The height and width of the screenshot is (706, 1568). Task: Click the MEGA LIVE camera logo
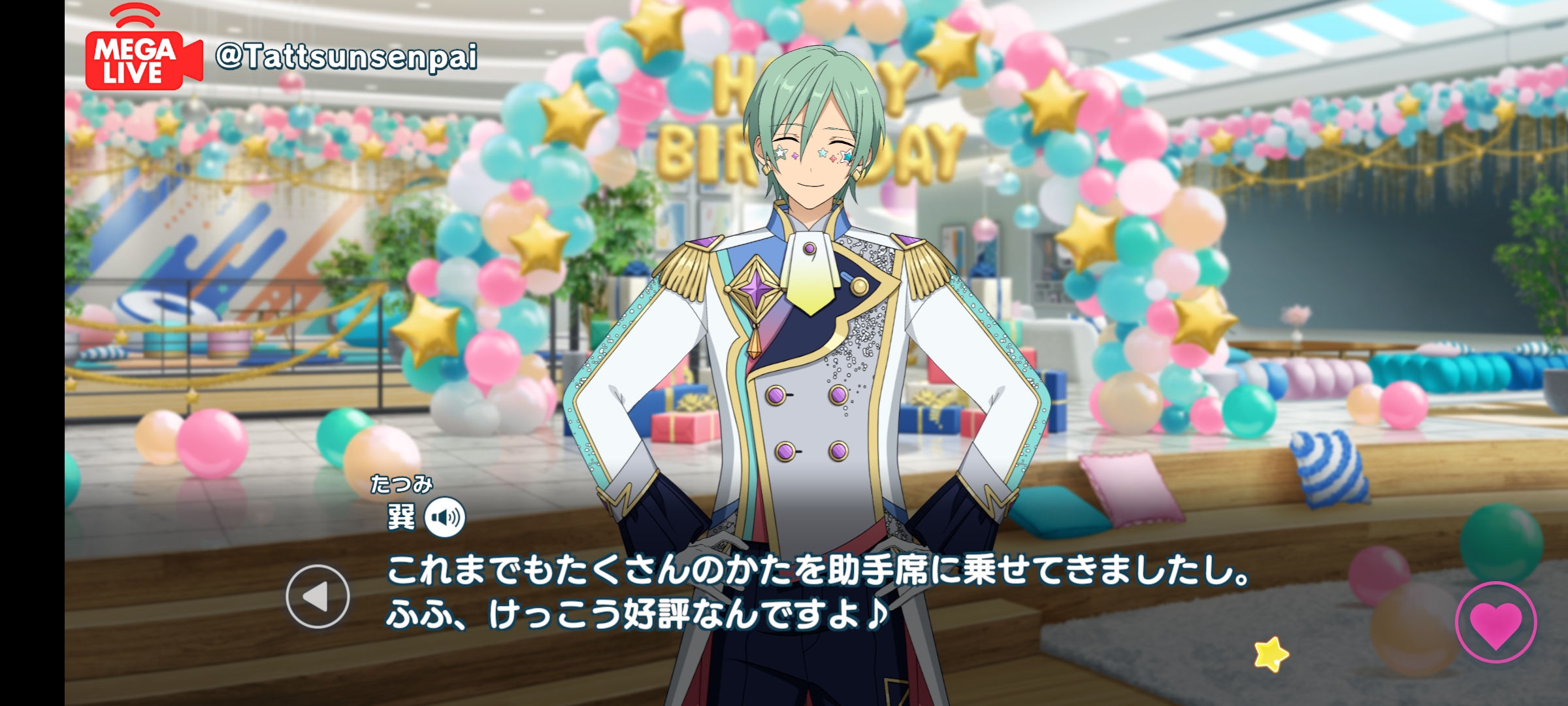pos(143,54)
